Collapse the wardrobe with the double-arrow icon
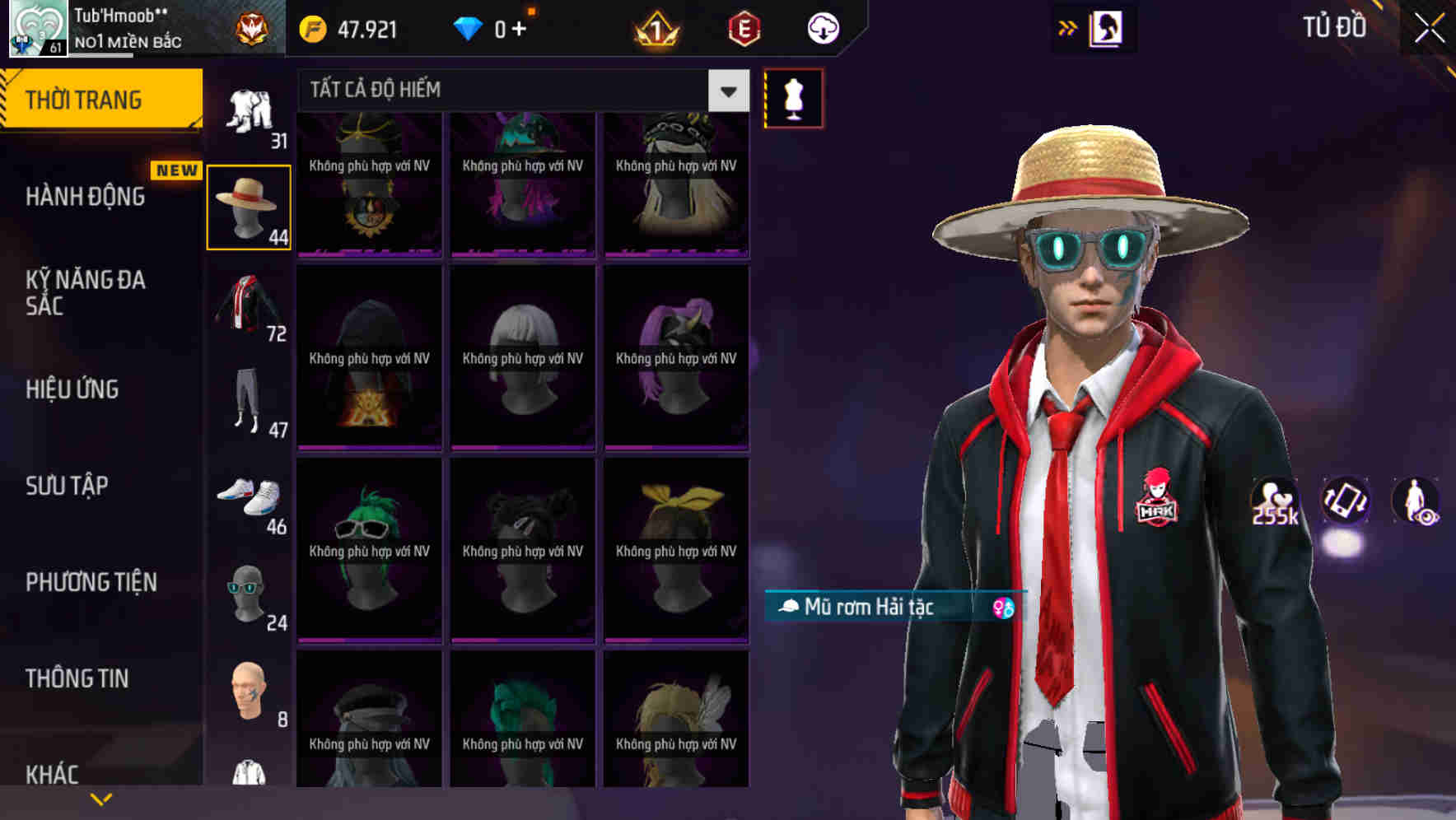 click(x=1067, y=27)
